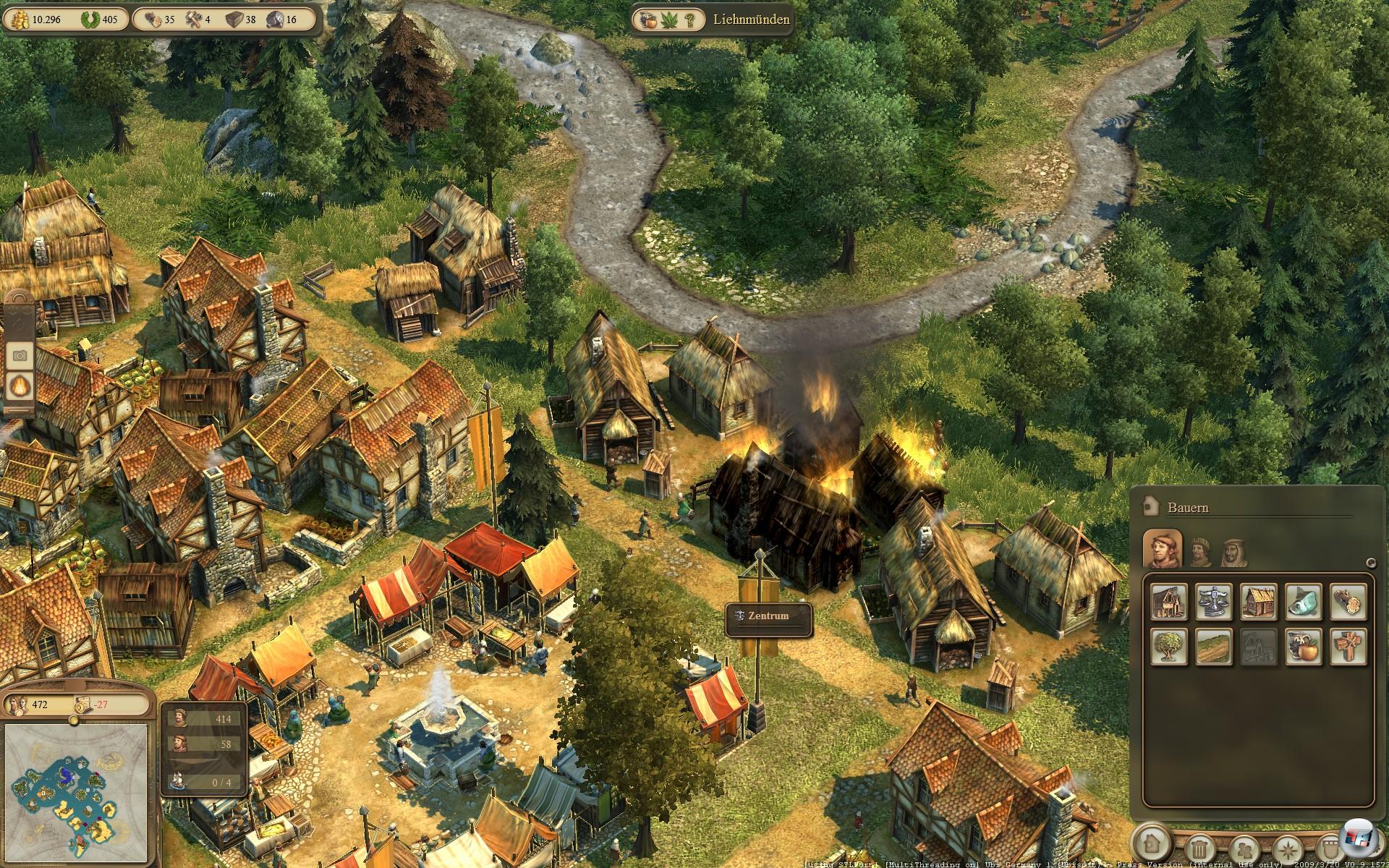Screen dimensions: 1389x868
Task: Select the peasant portrait tab
Action: 1162,549
